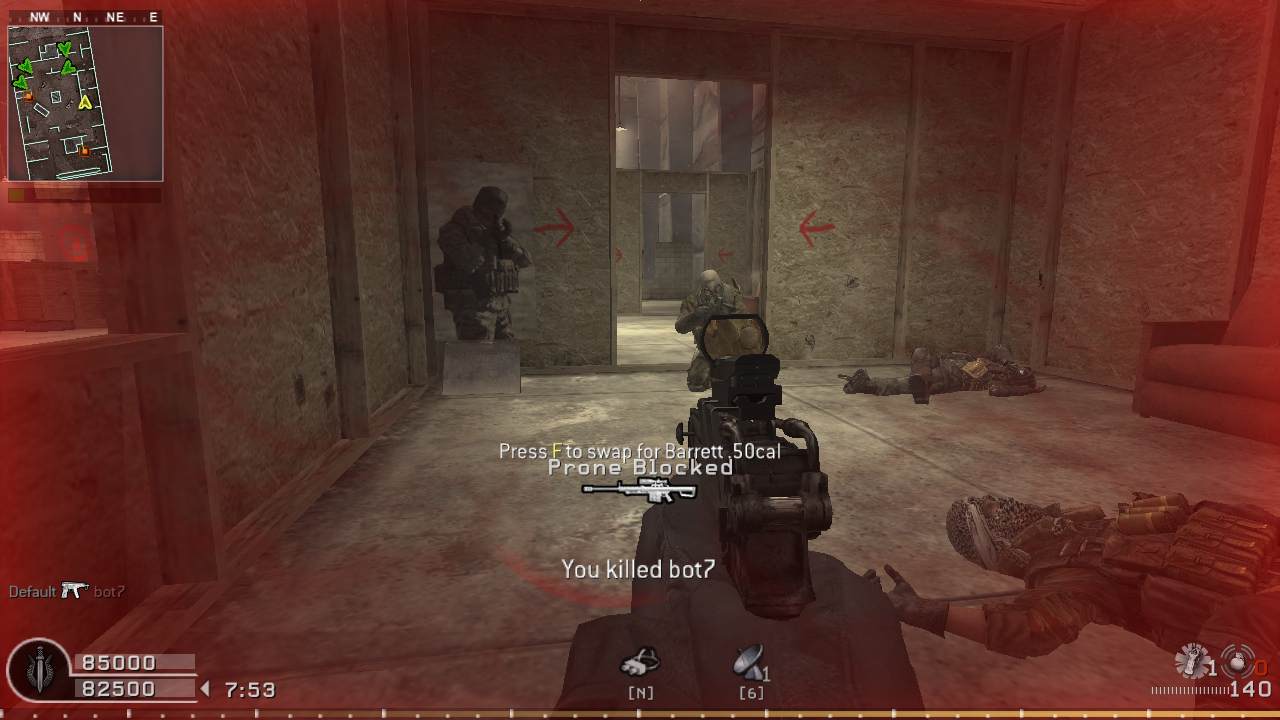Call in the UAV radar dish
Viewport: 1280px width, 720px height.
coord(749,662)
